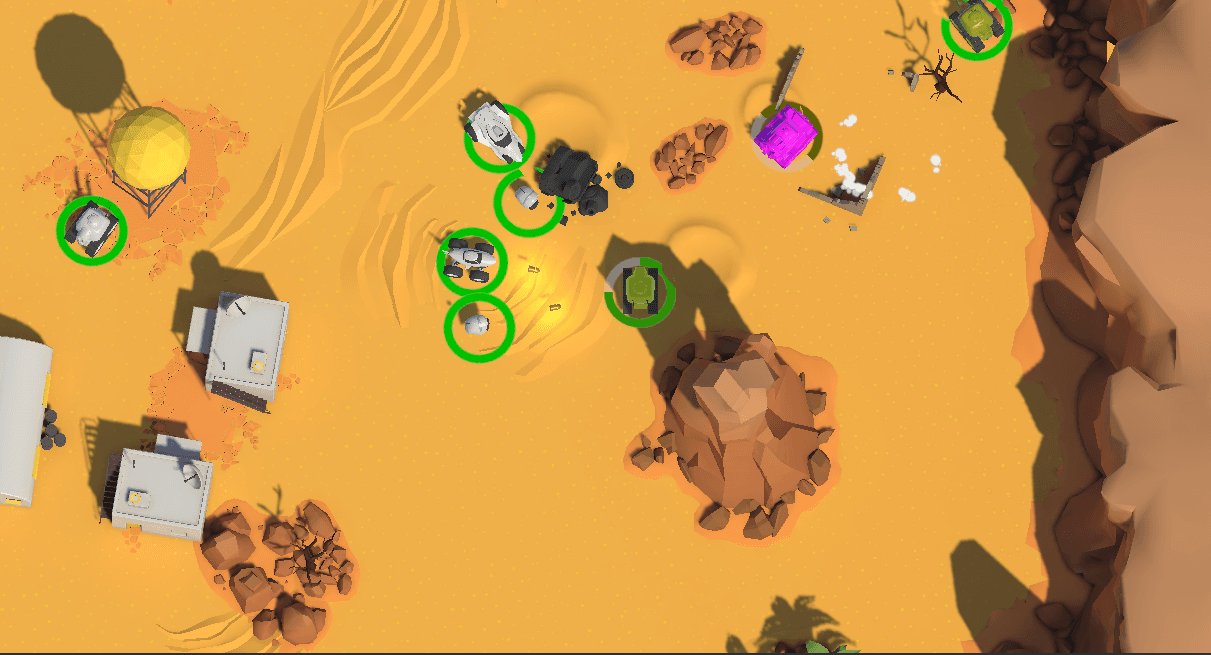1211x655 pixels.
Task: Select the green tank near the rock mound
Action: coord(639,291)
